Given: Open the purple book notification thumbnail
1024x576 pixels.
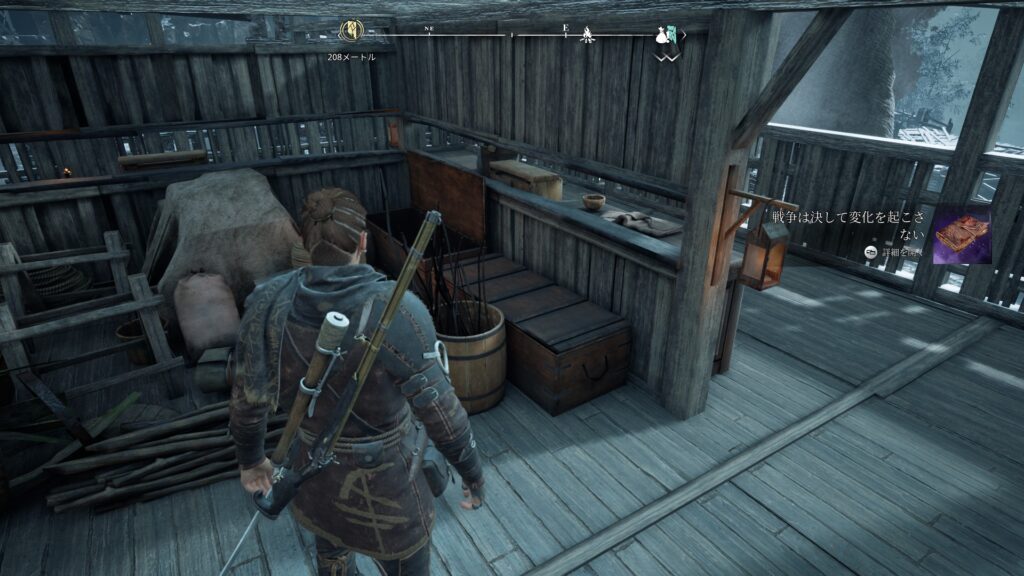Looking at the screenshot, I should click(x=962, y=235).
